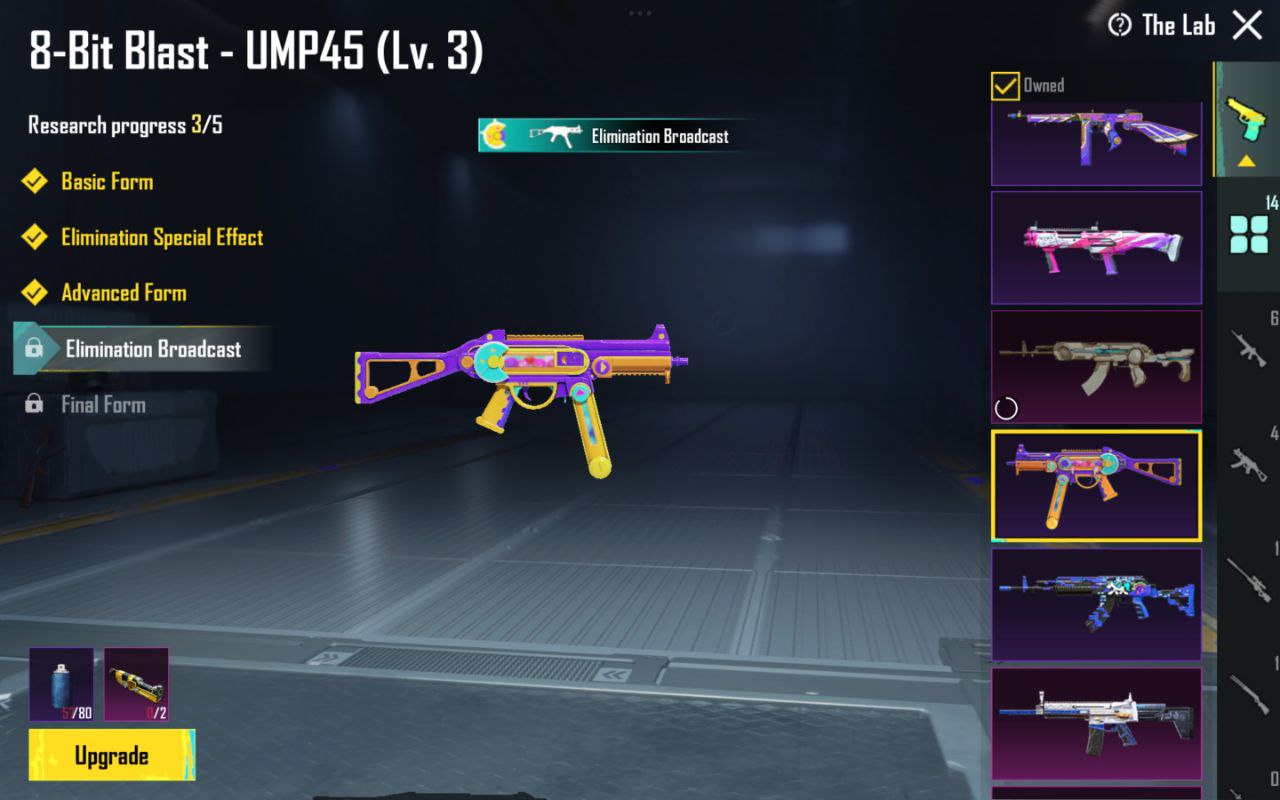Toggle the Owned checkbox
This screenshot has height=800, width=1280.
(x=1005, y=86)
